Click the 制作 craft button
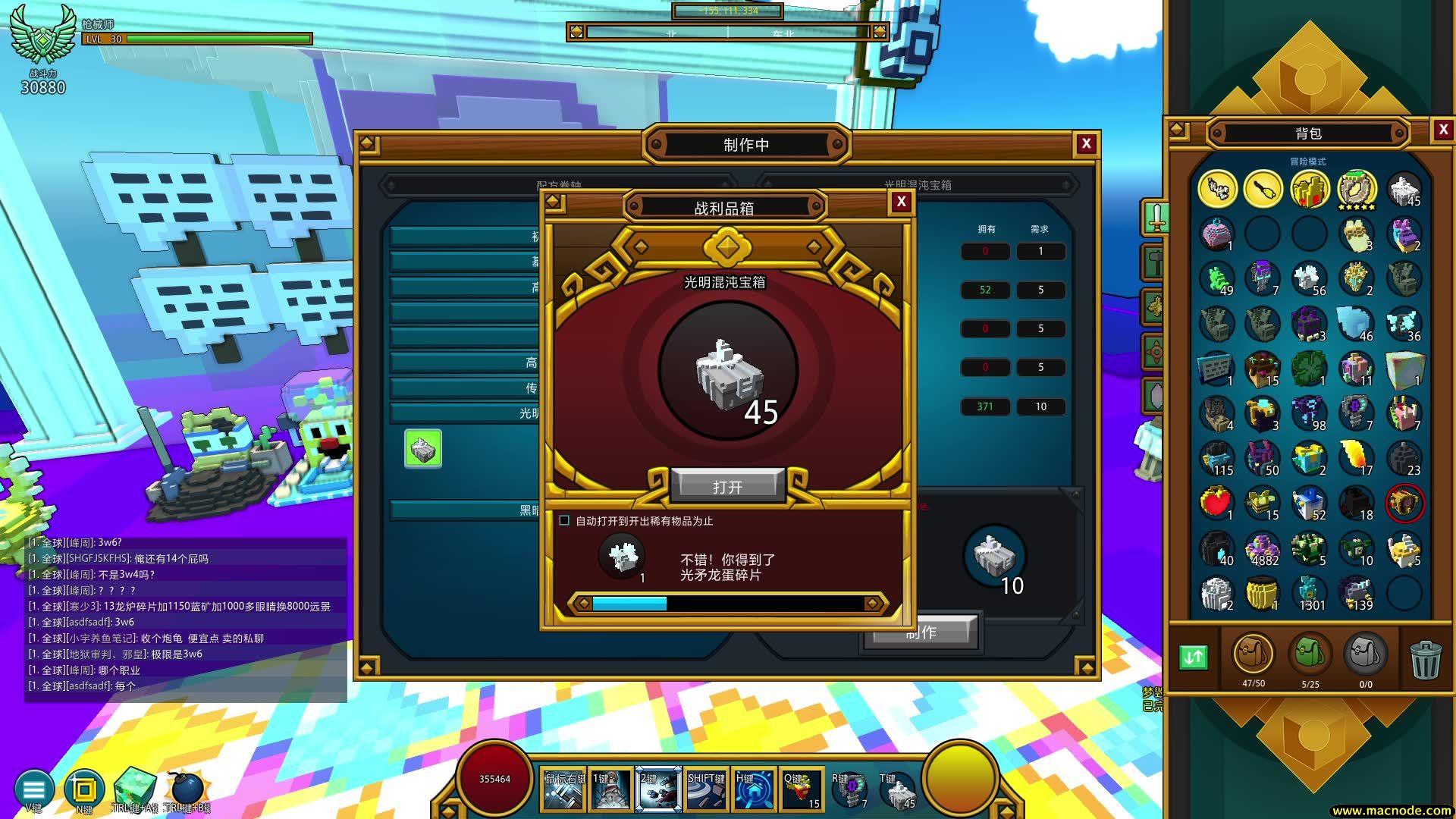Viewport: 1456px width, 819px height. (x=921, y=633)
